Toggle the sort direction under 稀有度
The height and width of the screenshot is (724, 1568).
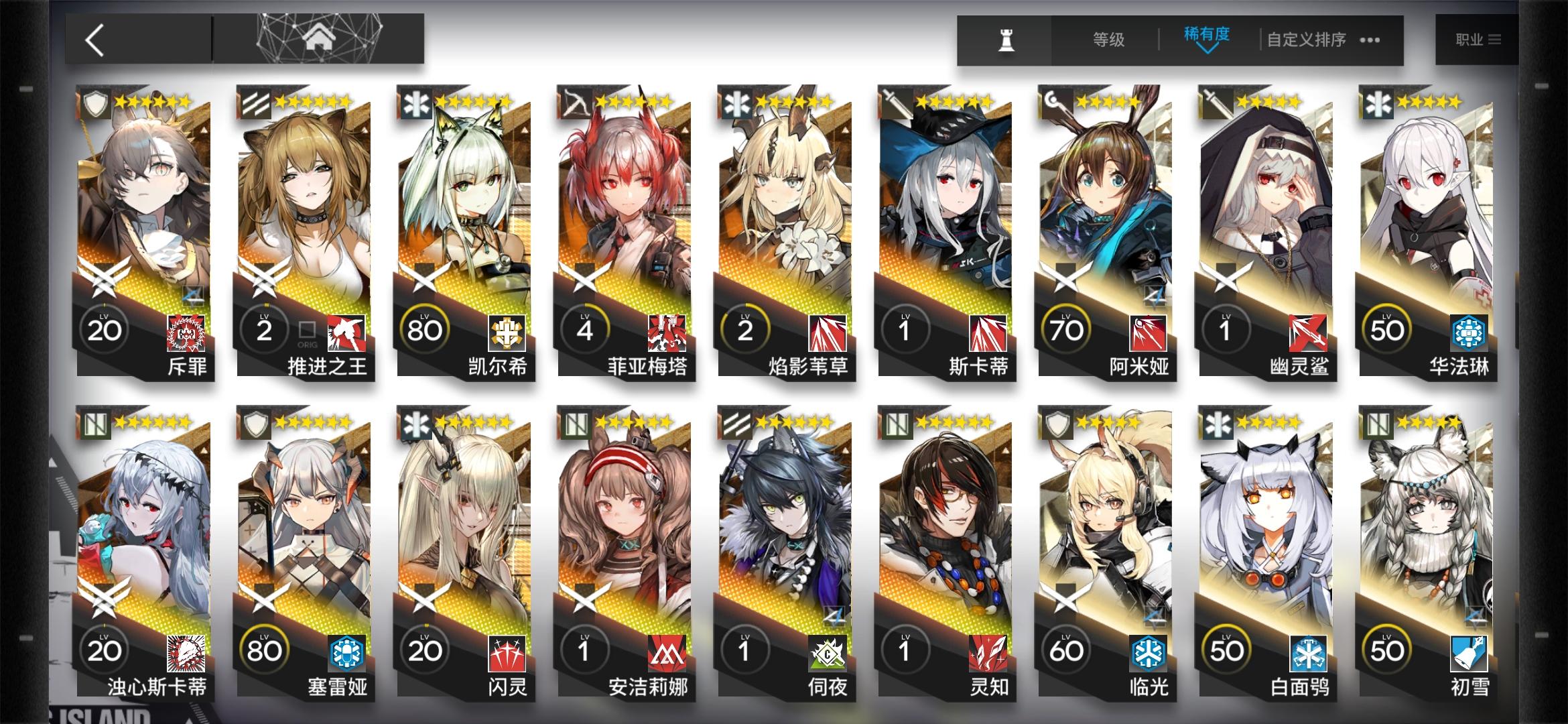1208,49
